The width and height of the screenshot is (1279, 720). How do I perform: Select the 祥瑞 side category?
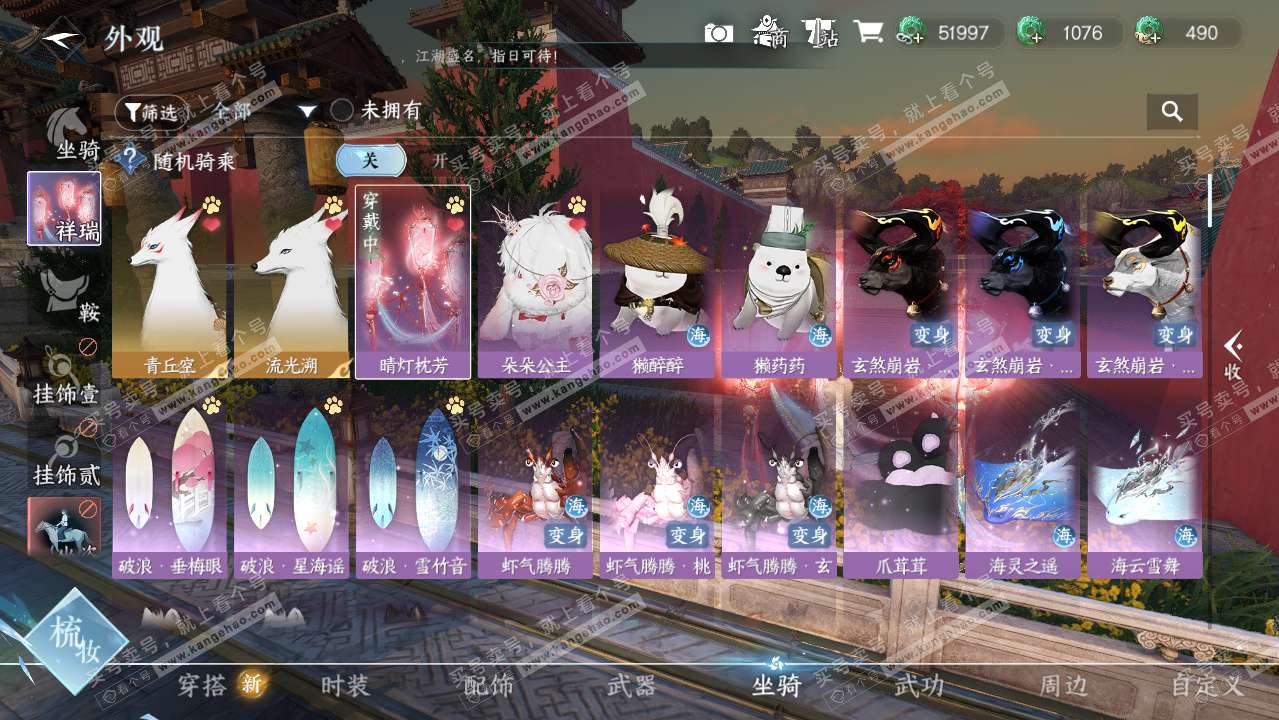[64, 208]
